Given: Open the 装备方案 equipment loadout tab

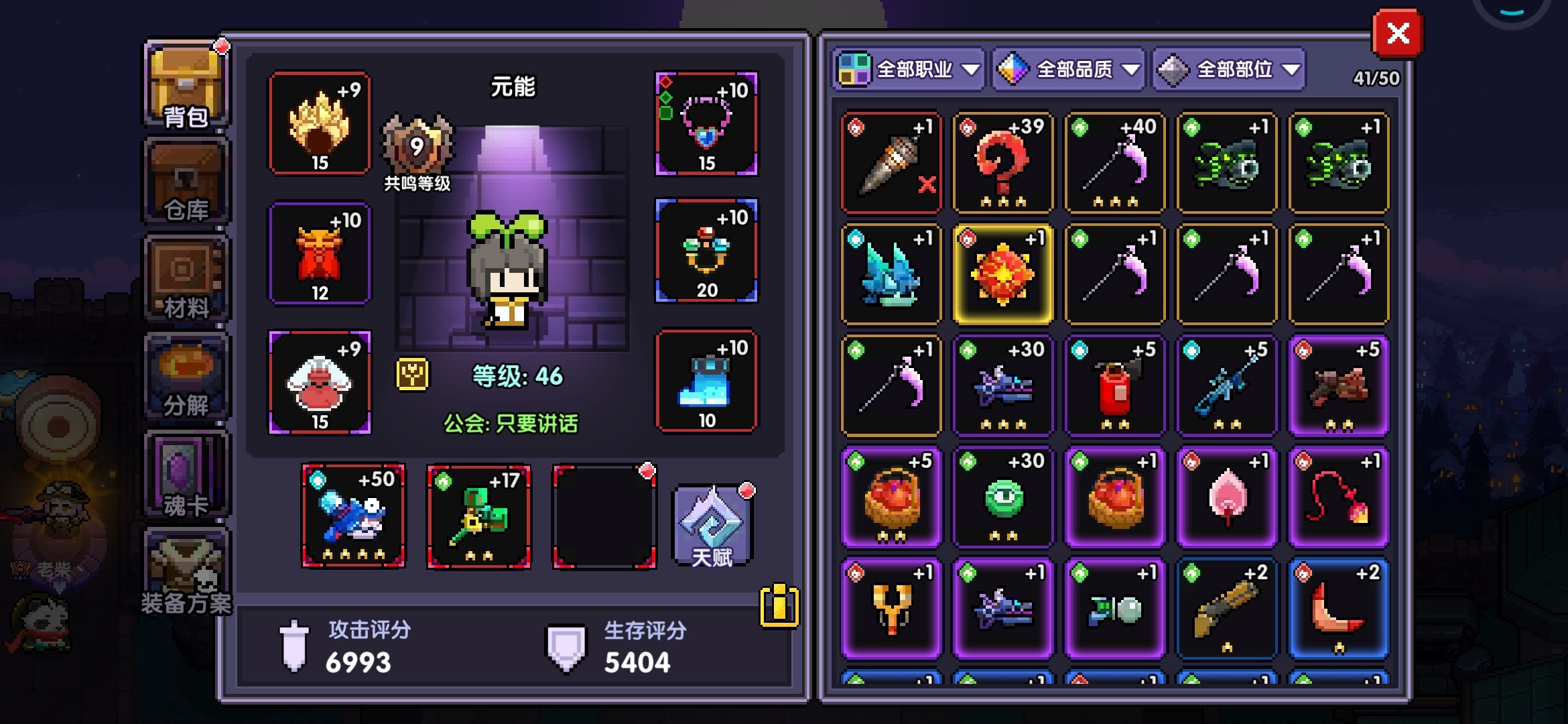Looking at the screenshot, I should [x=186, y=574].
